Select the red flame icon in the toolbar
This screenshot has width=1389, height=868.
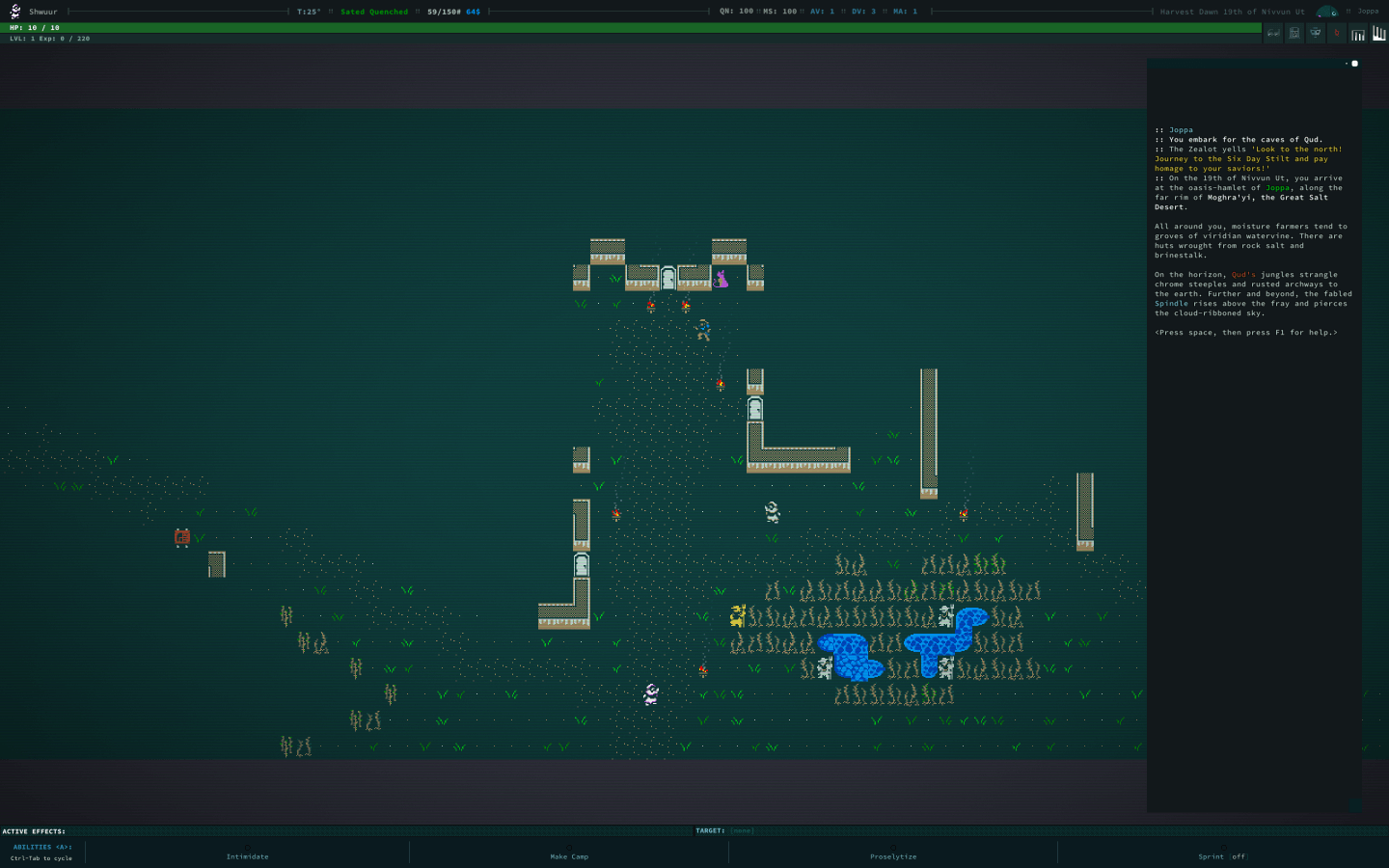[x=1337, y=32]
